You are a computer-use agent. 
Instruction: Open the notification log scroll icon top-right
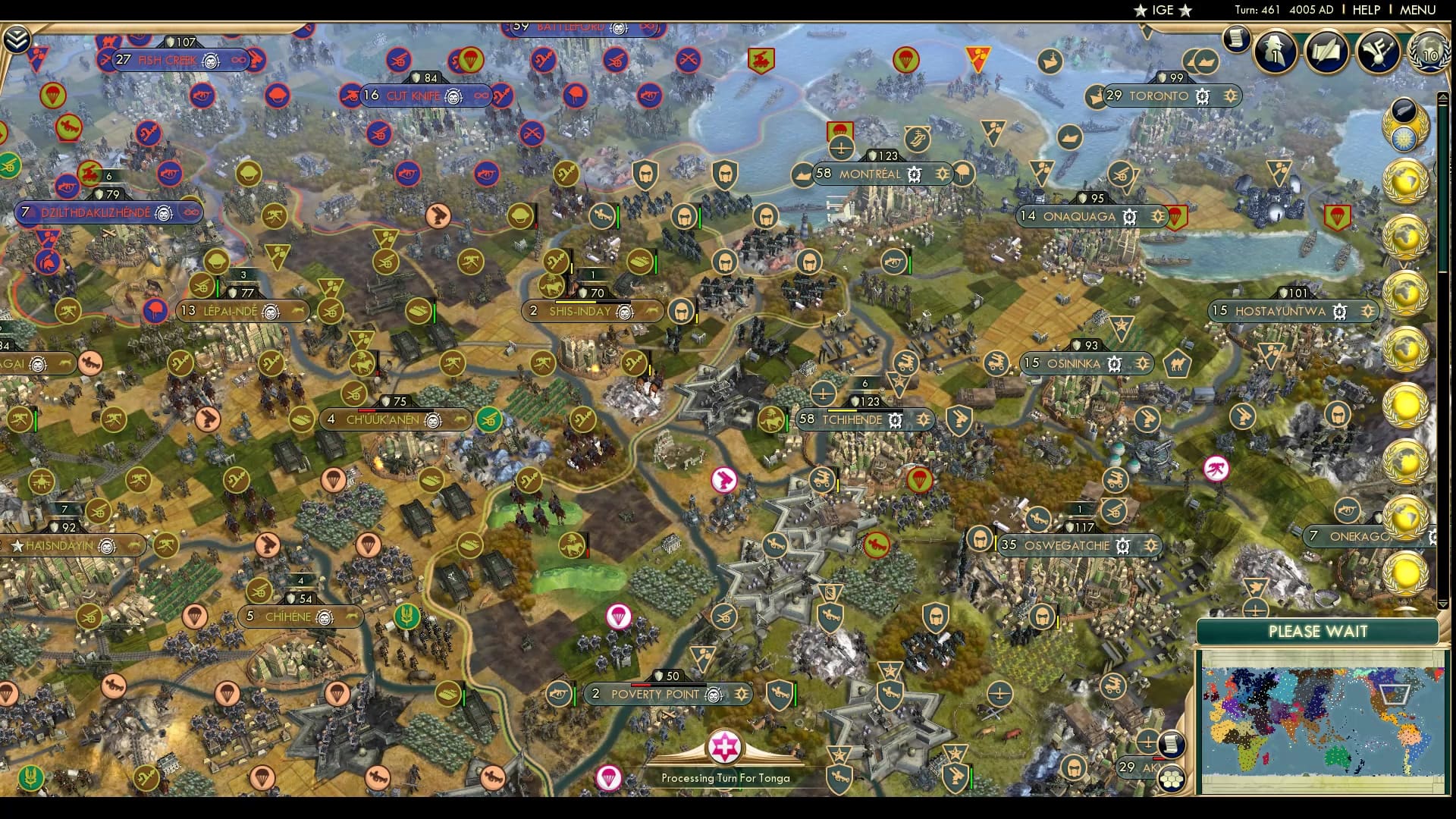(1235, 38)
